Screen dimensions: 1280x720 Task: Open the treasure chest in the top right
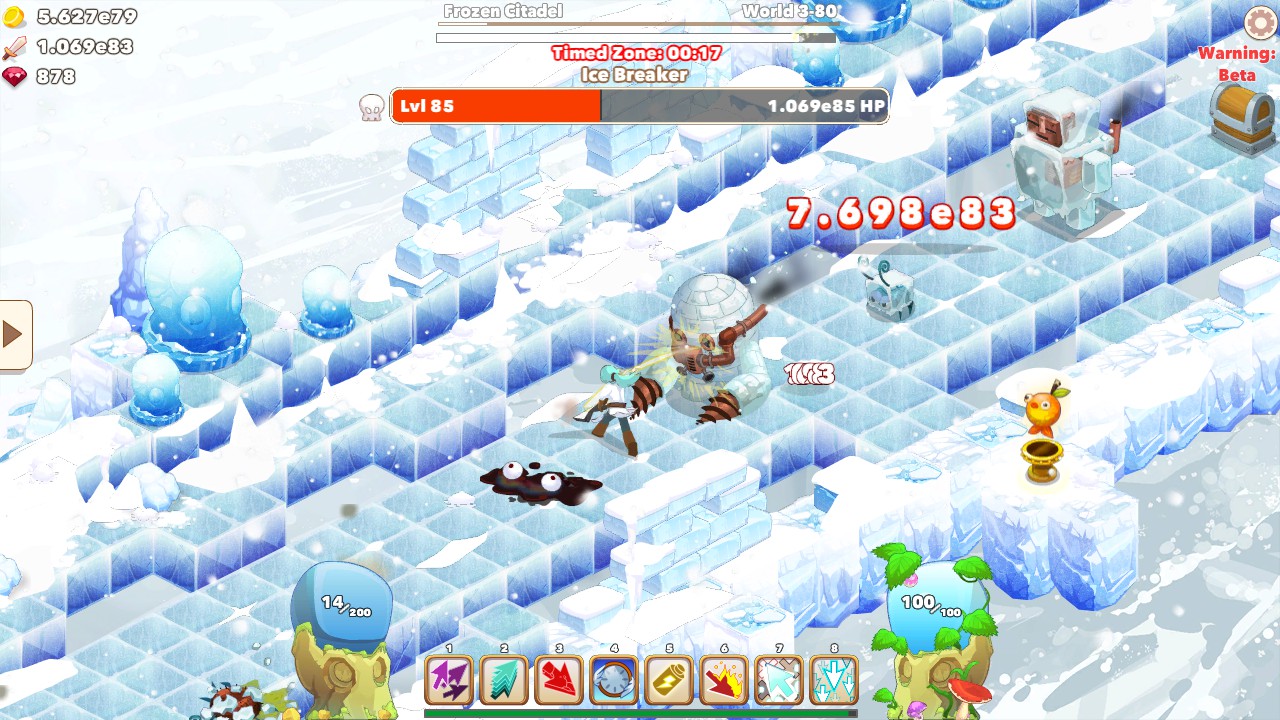click(x=1239, y=110)
